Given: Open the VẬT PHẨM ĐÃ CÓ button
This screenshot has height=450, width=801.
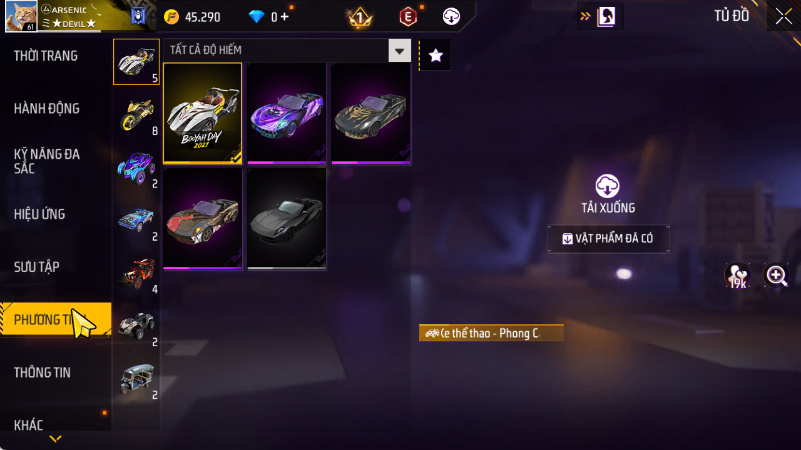Looking at the screenshot, I should (x=608, y=239).
